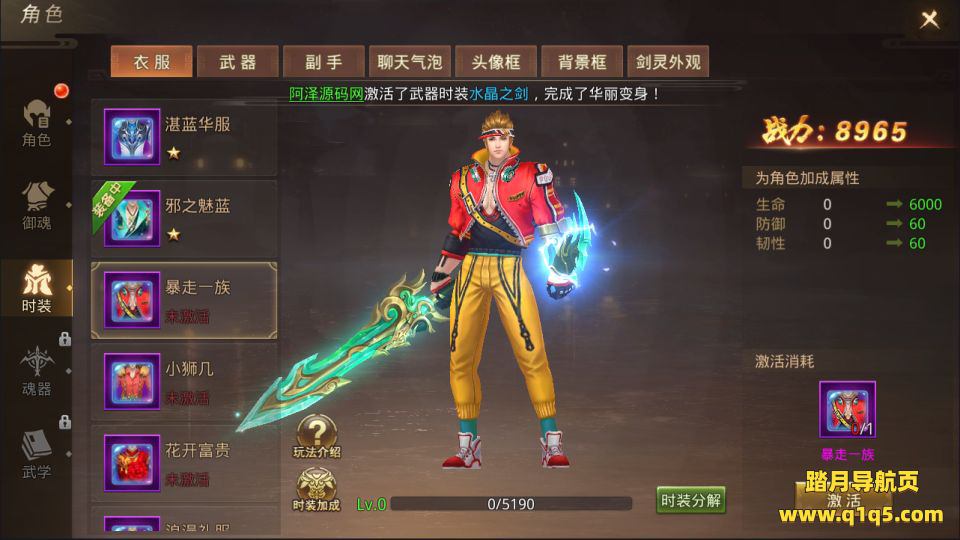Open the 玩法介绍 gameplay help
The image size is (960, 540).
coord(317,437)
